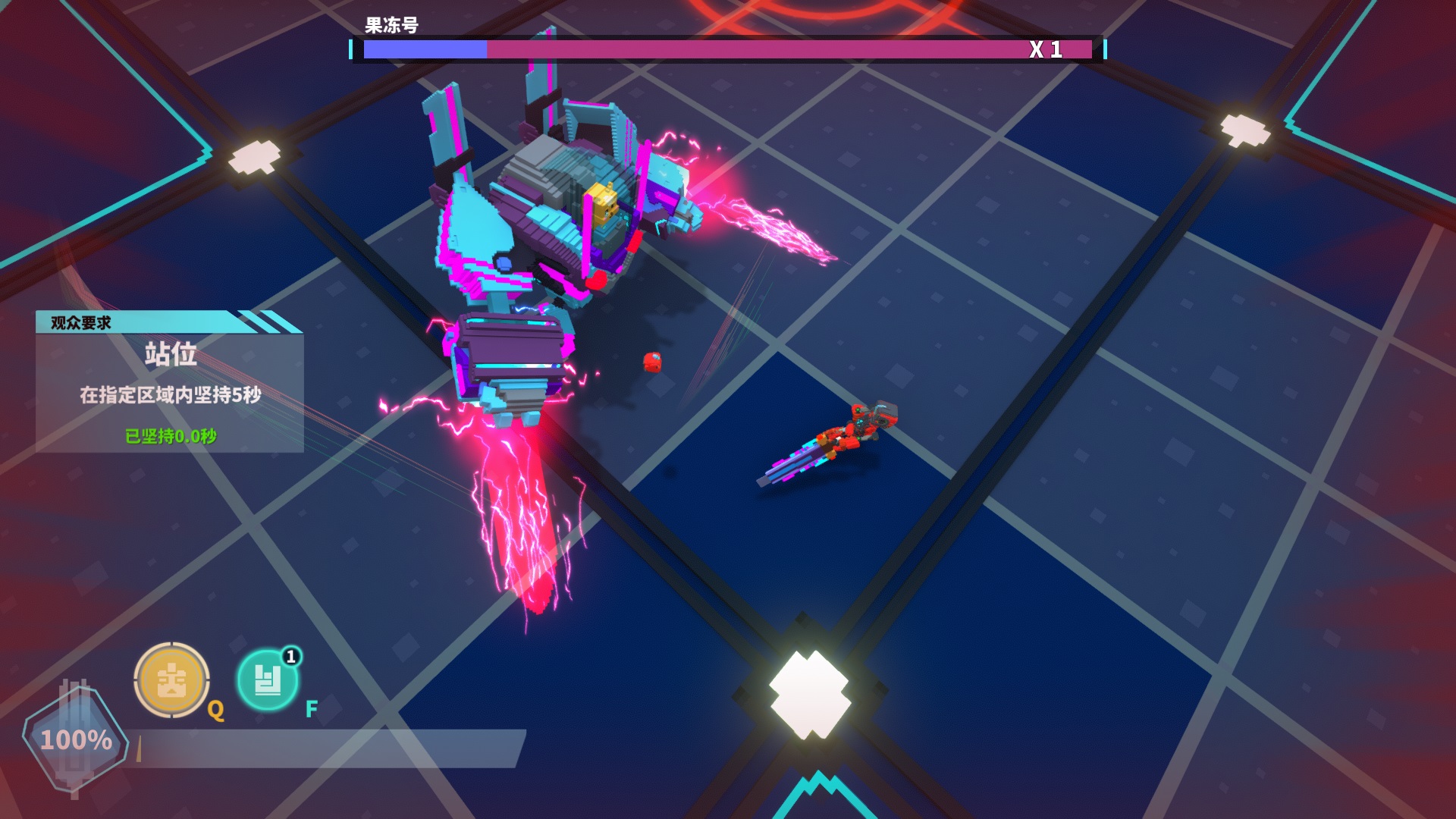Select the gold coin Q ability icon
Screen dimensions: 1456x819
pyautogui.click(x=171, y=680)
